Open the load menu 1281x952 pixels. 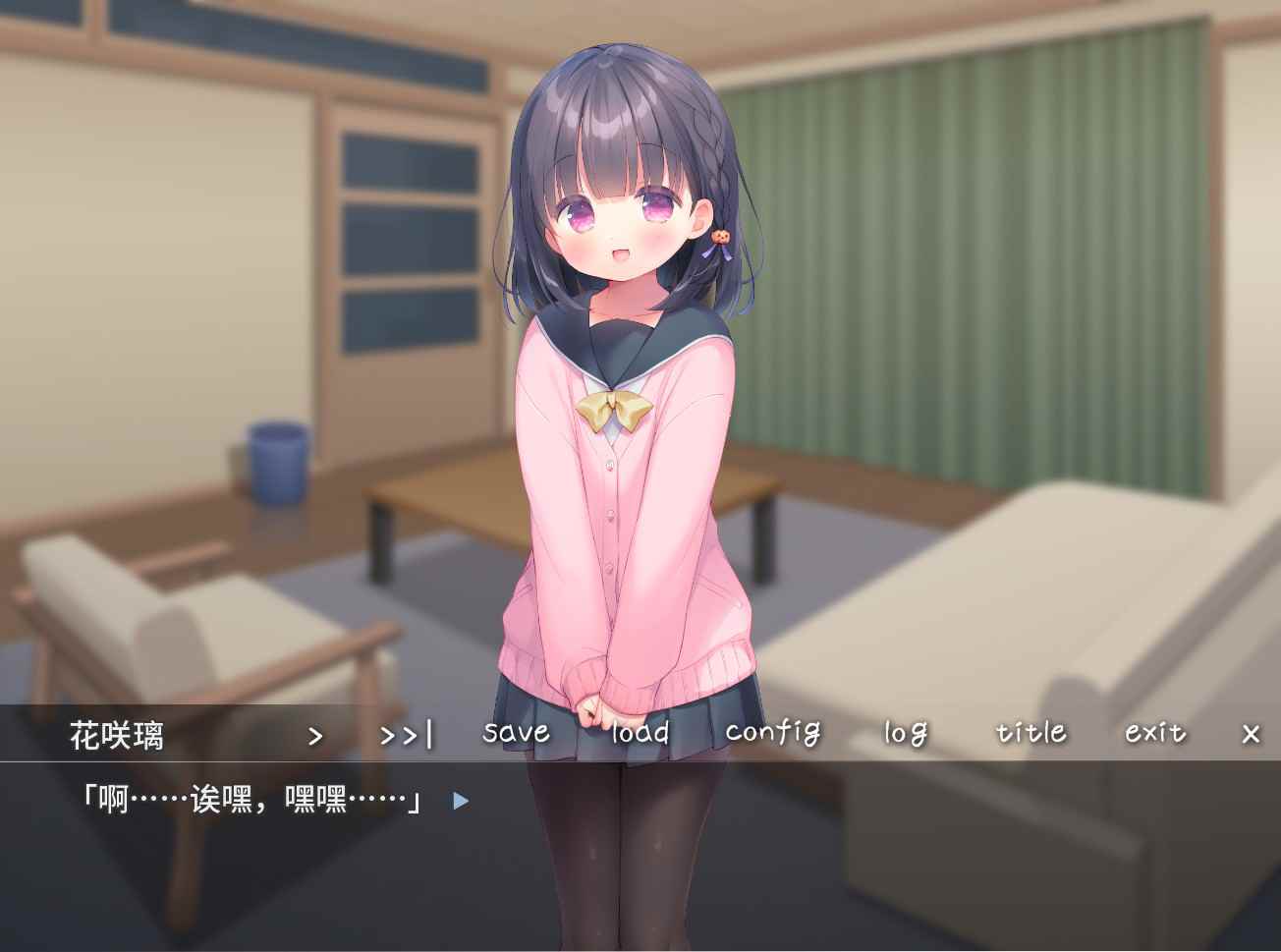(640, 732)
